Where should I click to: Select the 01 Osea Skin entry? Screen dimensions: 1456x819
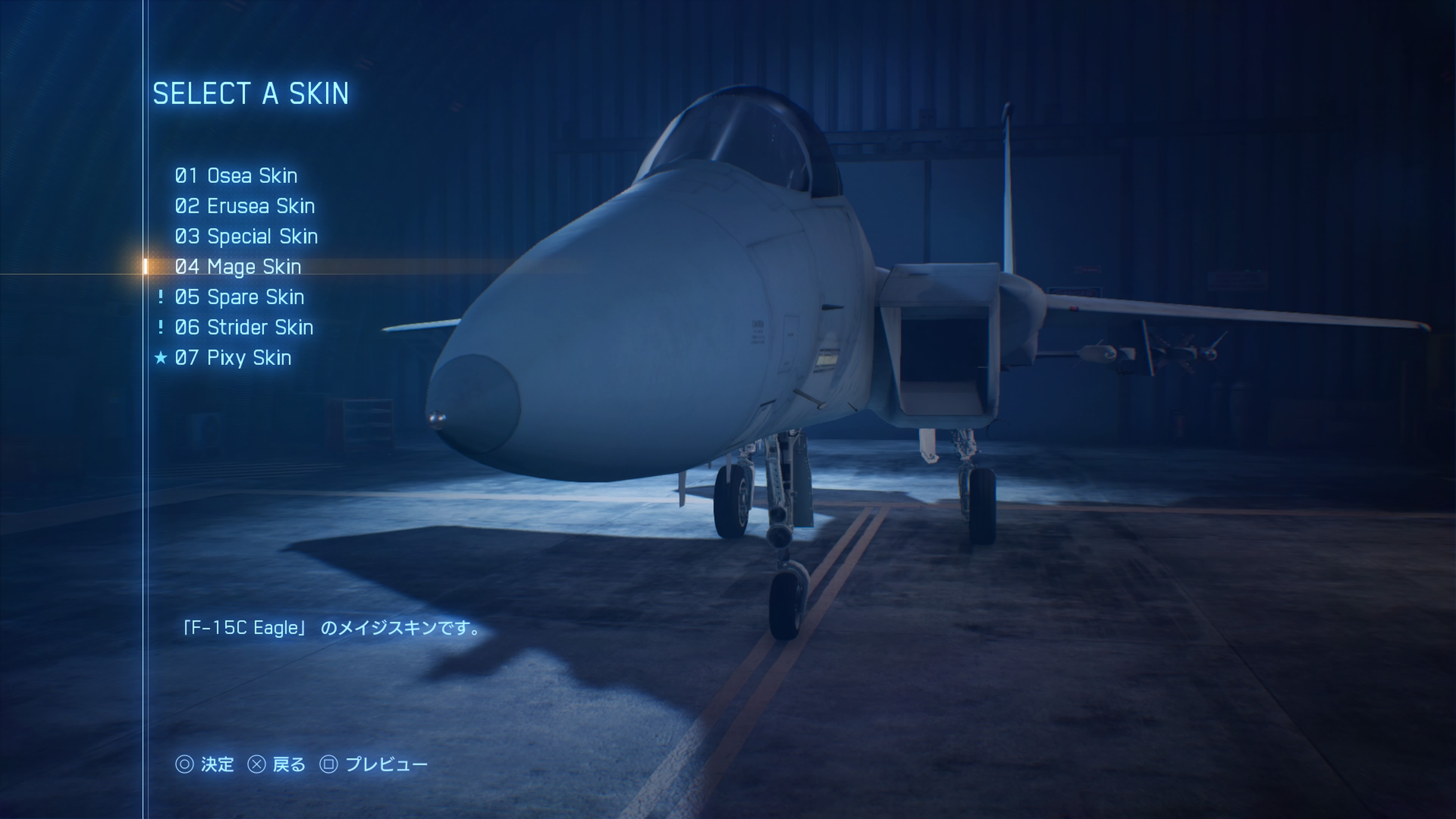click(236, 176)
